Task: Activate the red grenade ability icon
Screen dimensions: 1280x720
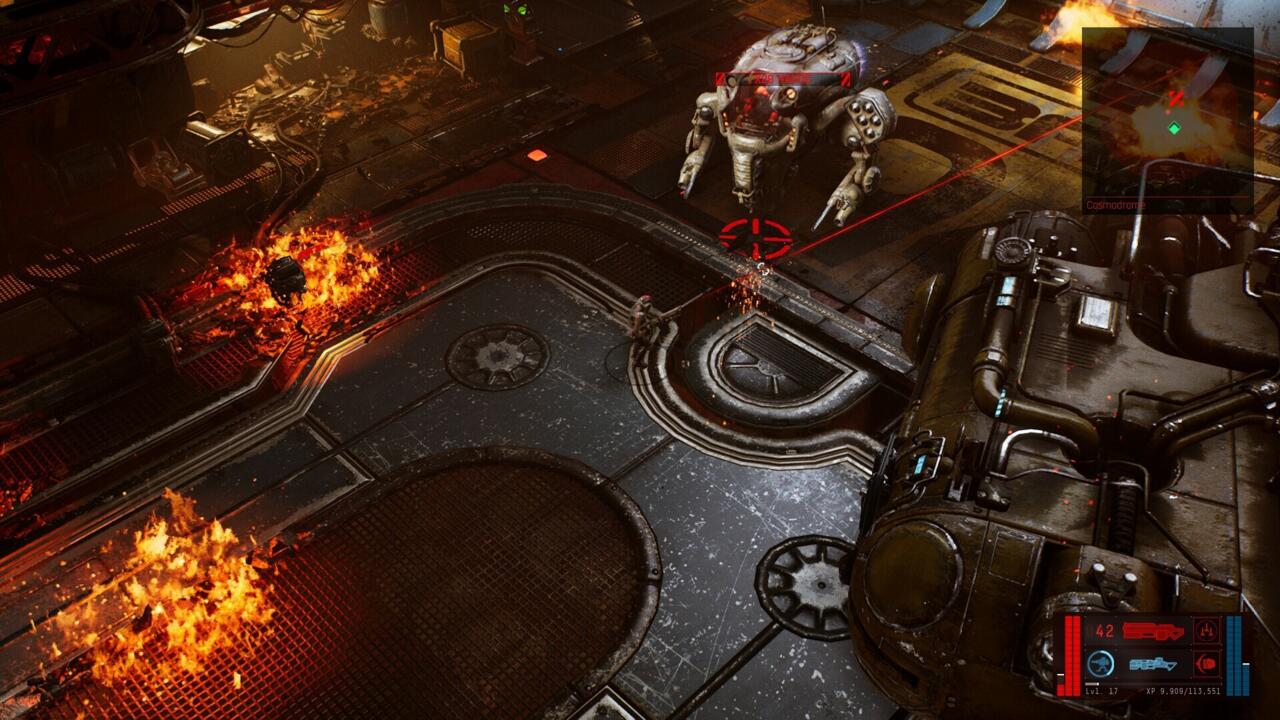Action: 1205,664
